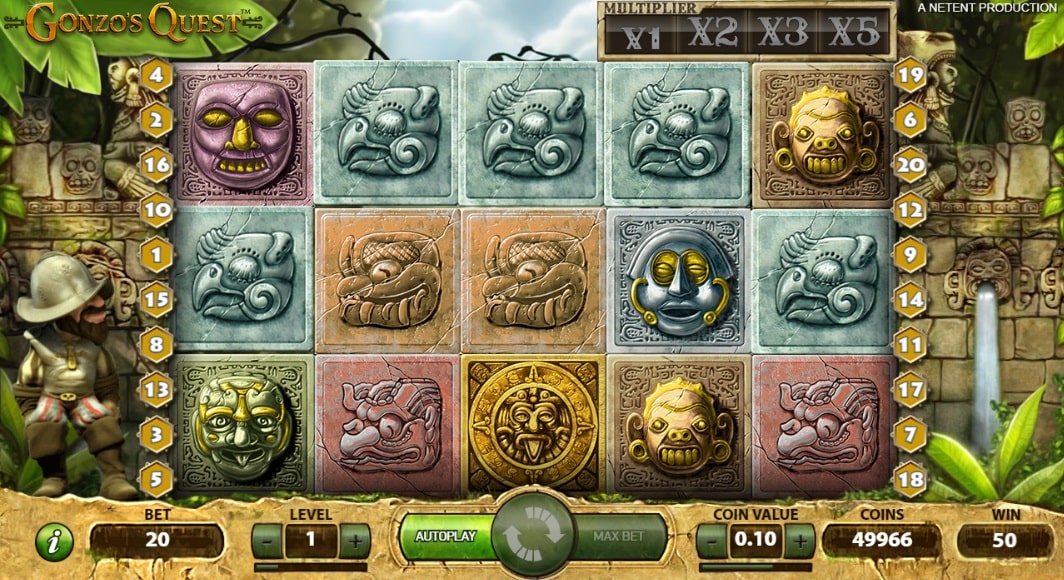Image resolution: width=1064 pixels, height=580 pixels.
Task: Start Autoplay mode
Action: click(x=446, y=537)
